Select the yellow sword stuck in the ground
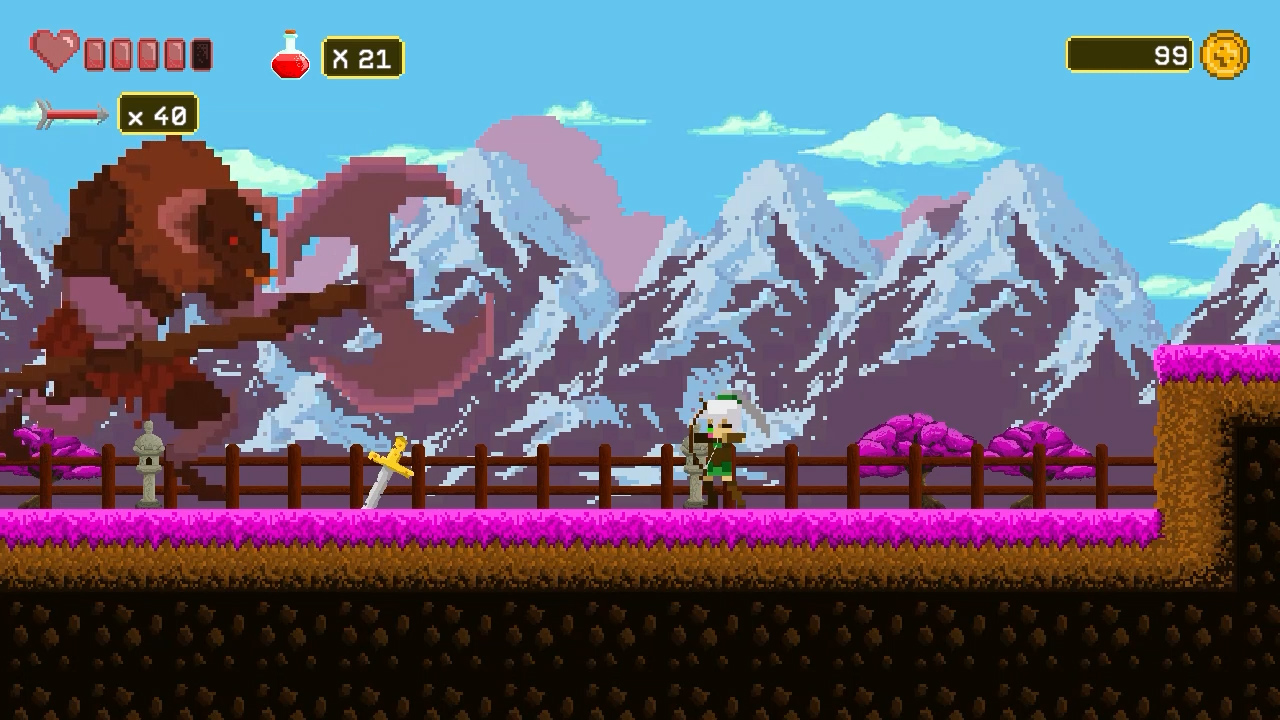This screenshot has width=1280, height=720. (390, 467)
